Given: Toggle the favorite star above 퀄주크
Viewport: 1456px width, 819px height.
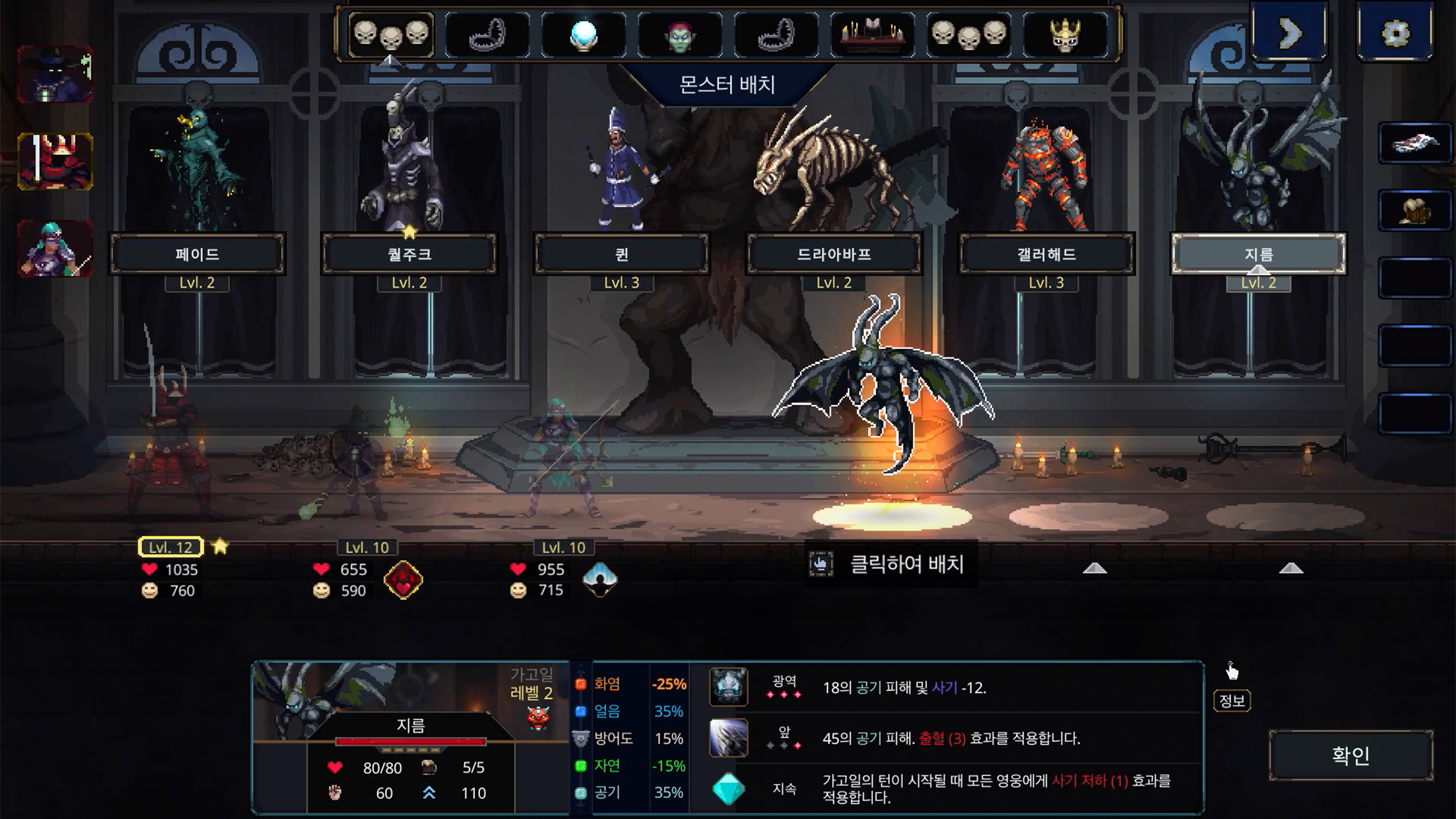Looking at the screenshot, I should coord(410,231).
